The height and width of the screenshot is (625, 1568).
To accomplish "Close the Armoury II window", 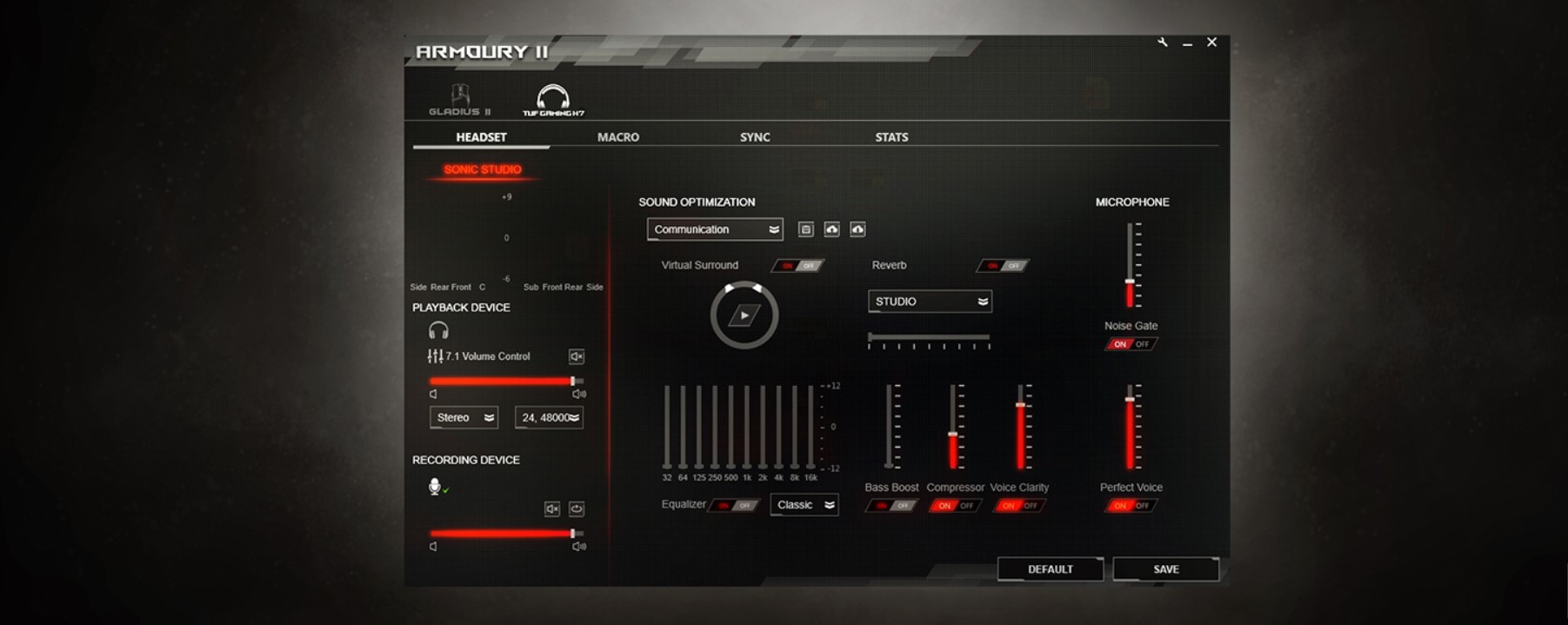I will (1211, 43).
